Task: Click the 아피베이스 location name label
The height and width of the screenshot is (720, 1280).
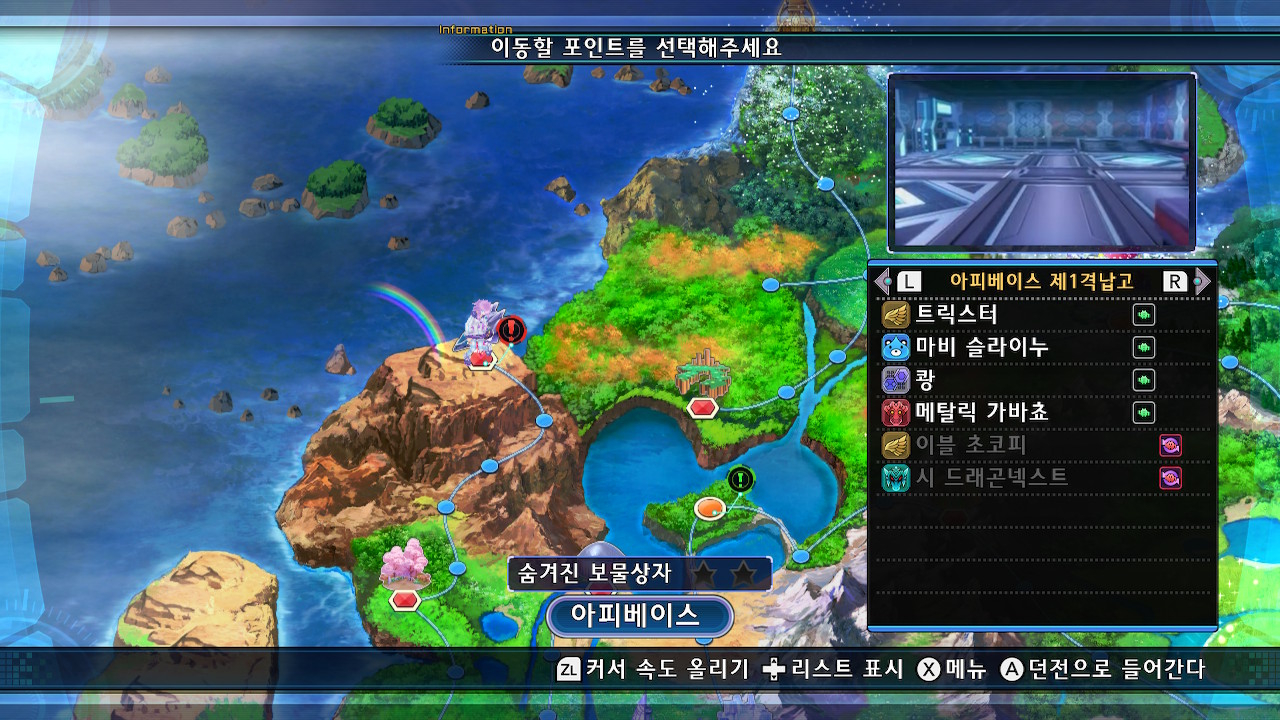Action: pyautogui.click(x=638, y=615)
